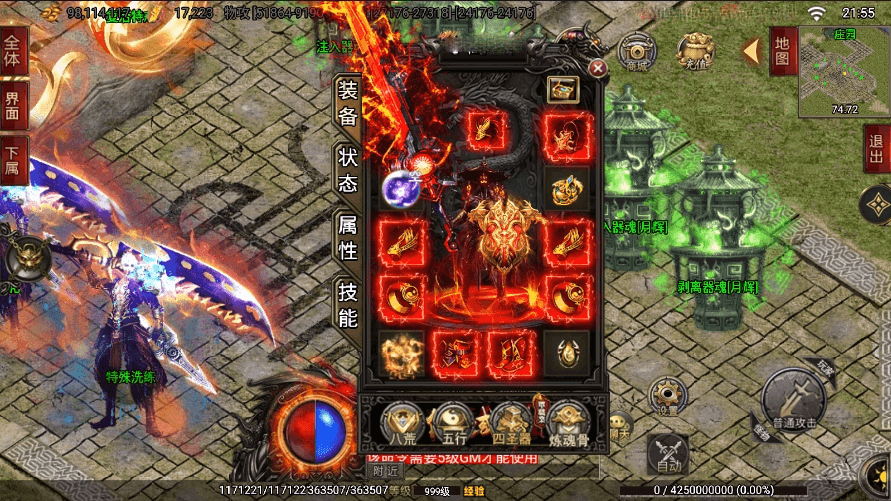The height and width of the screenshot is (501, 891).
Task: Click the 退出 exit button
Action: [x=876, y=150]
